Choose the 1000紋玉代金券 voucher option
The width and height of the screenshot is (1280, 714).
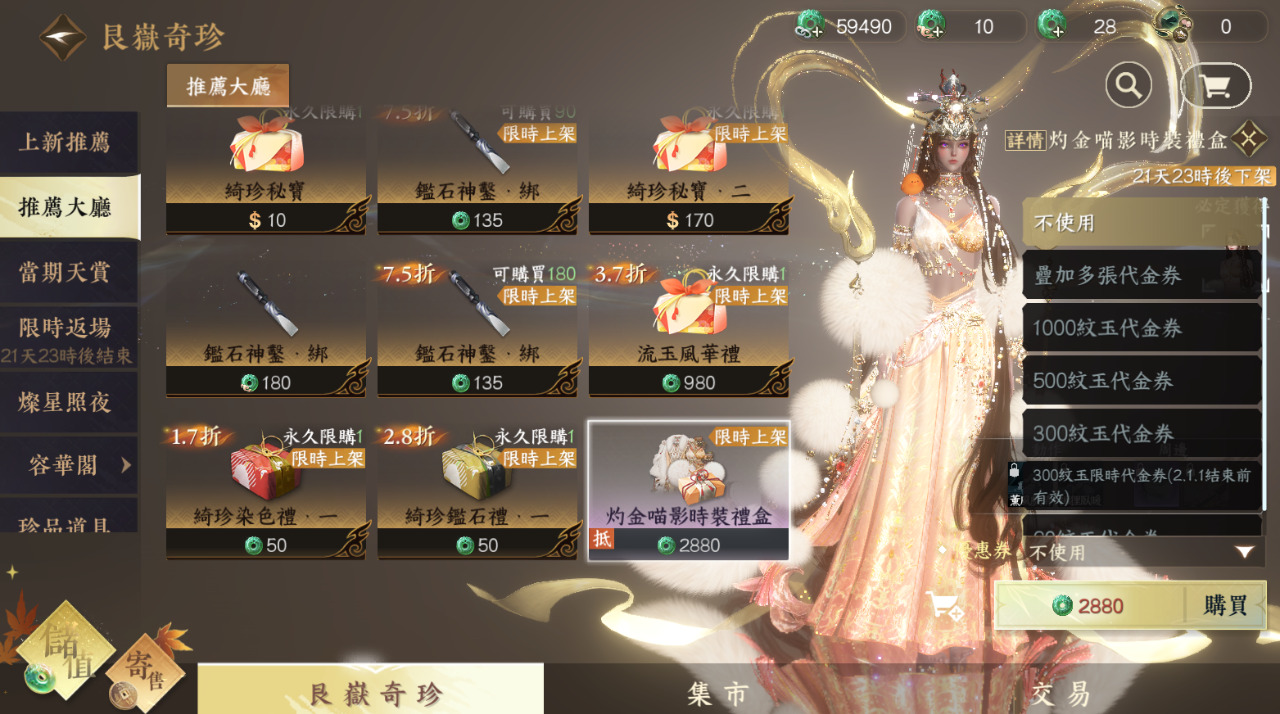[x=1140, y=328]
